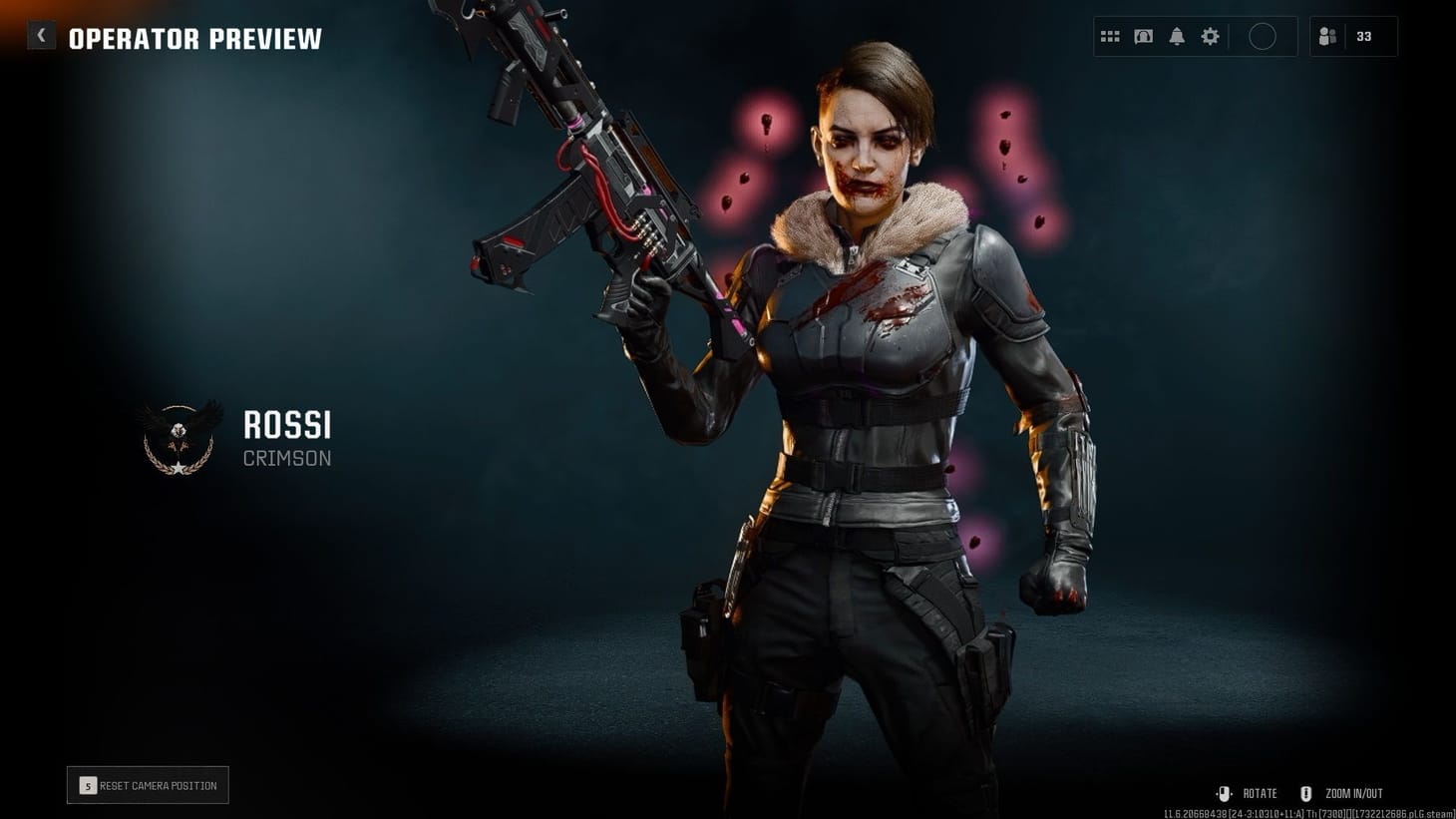Open the store icon in the top bar

click(x=1143, y=36)
